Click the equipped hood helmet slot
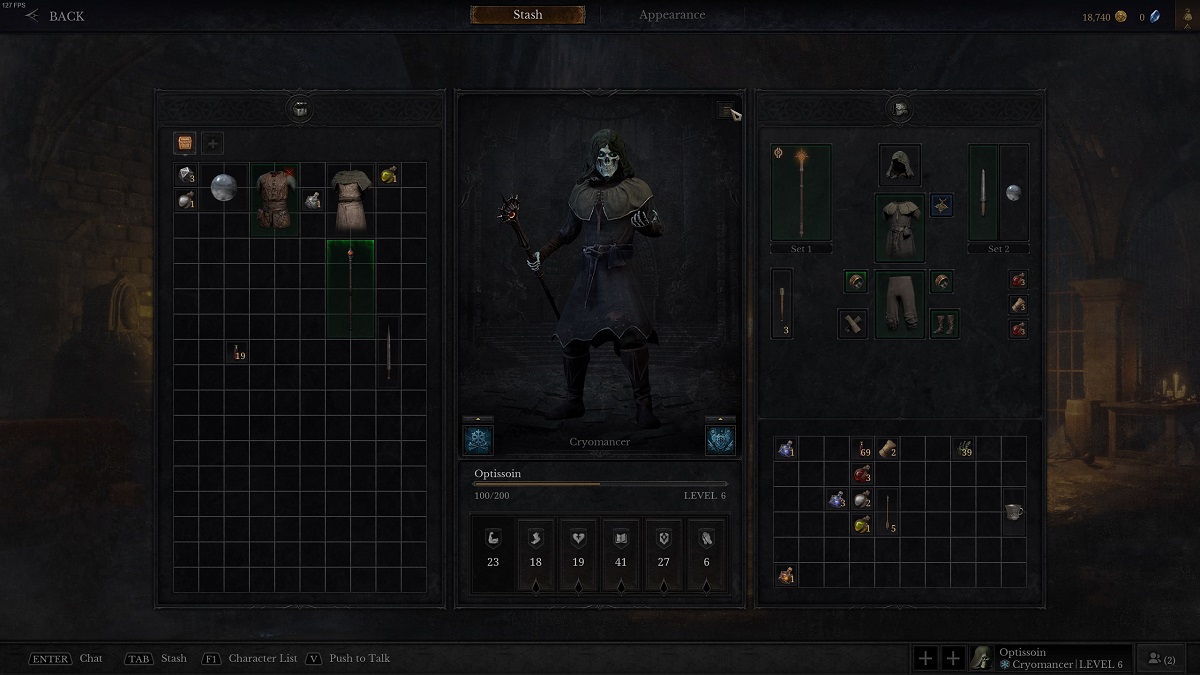This screenshot has height=675, width=1200. 899,166
